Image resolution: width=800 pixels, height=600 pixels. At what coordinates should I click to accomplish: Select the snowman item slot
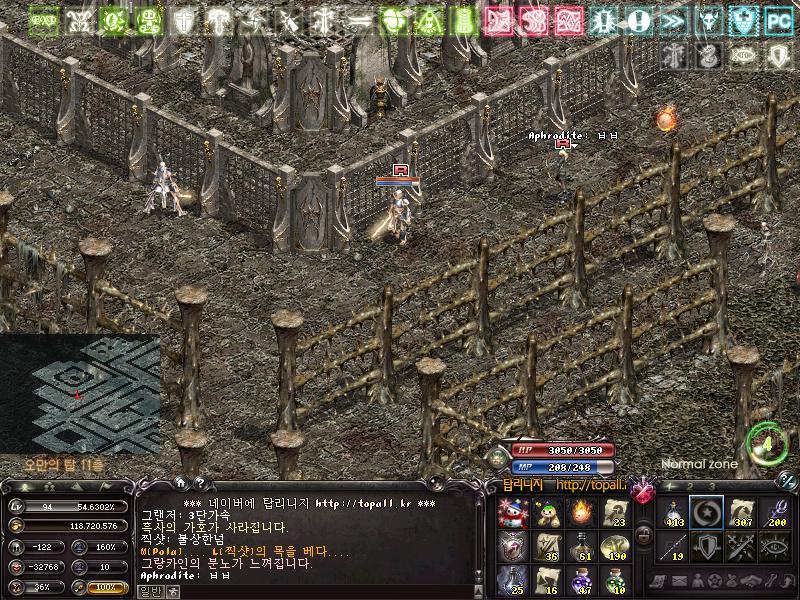[511, 513]
